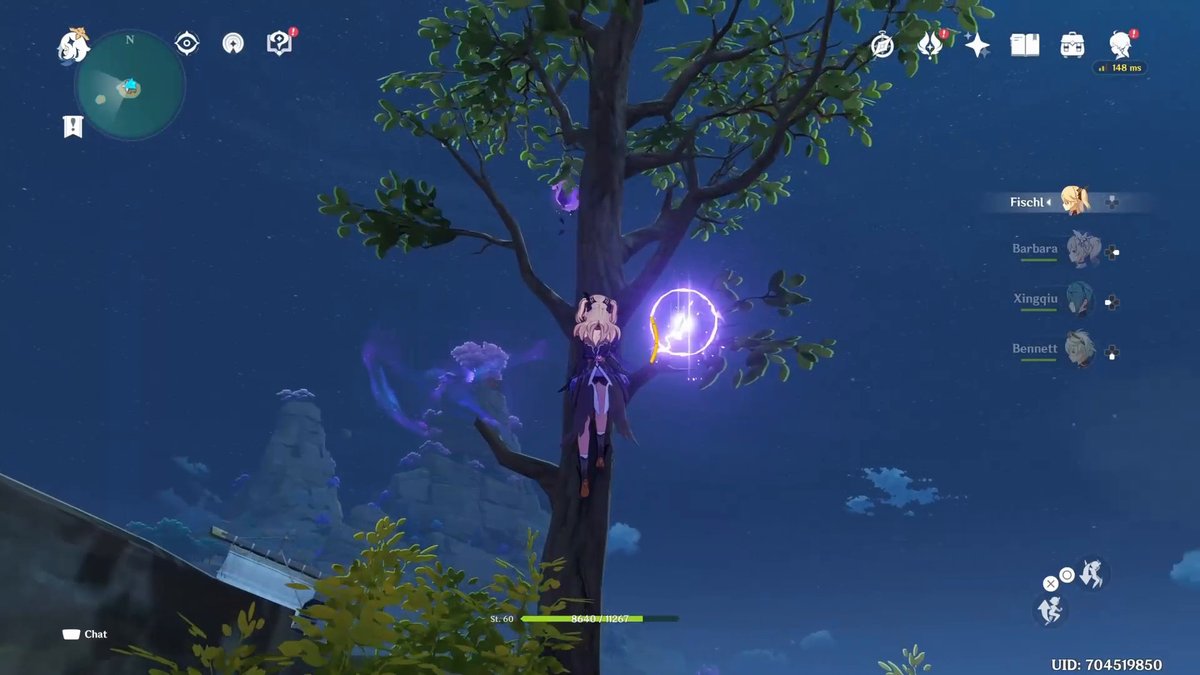This screenshot has height=675, width=1200.
Task: Select Fischl in the party list
Action: click(1075, 201)
